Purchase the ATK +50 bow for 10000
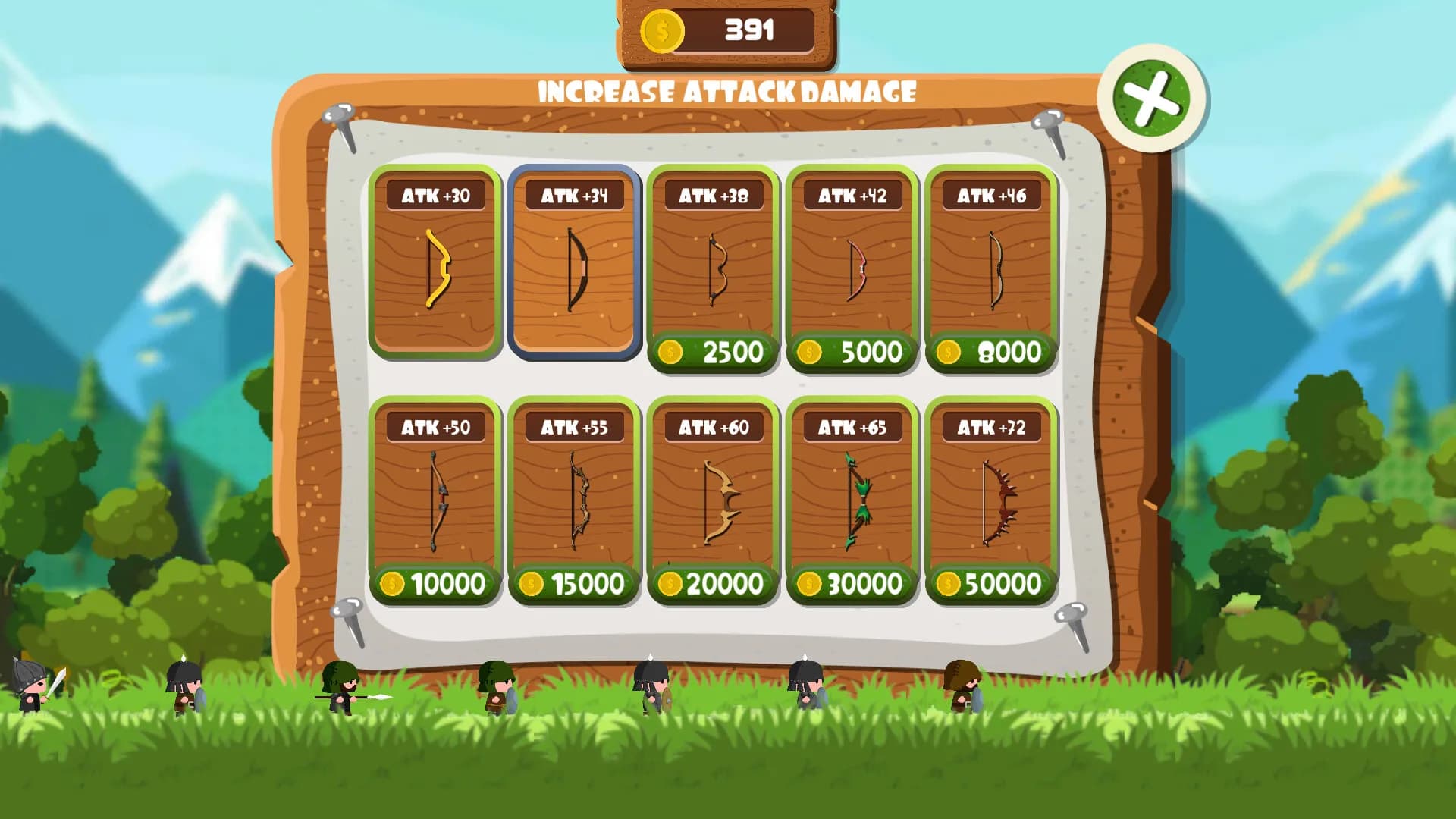The height and width of the screenshot is (819, 1456). click(435, 584)
